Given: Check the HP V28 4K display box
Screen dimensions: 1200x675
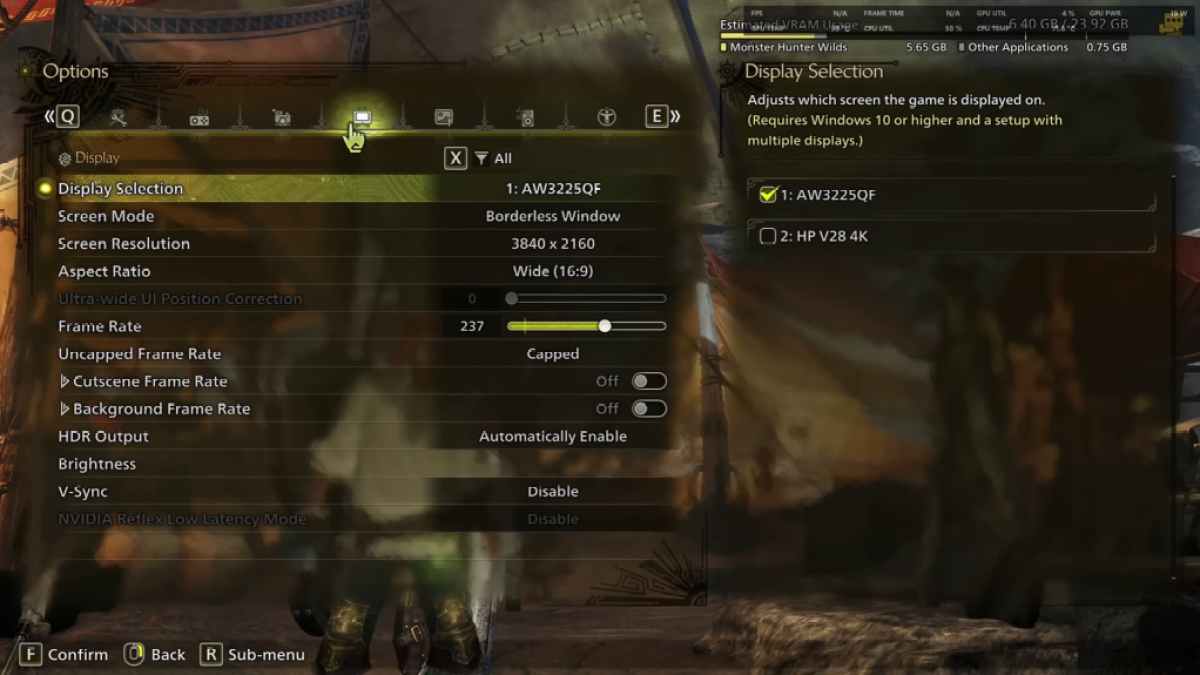Looking at the screenshot, I should tap(768, 236).
